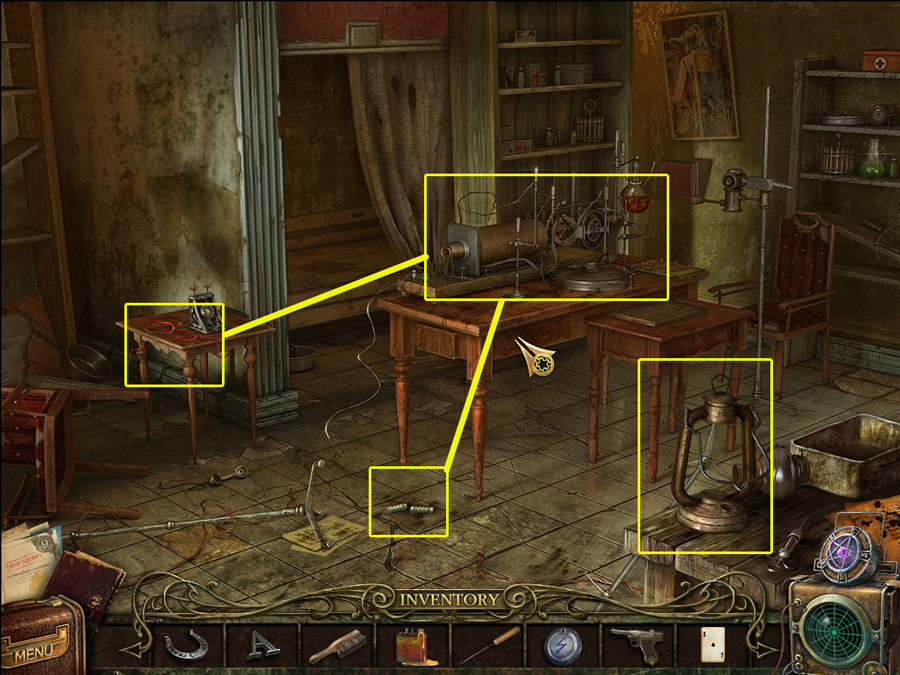Activate the green radar hint device

pyautogui.click(x=839, y=627)
